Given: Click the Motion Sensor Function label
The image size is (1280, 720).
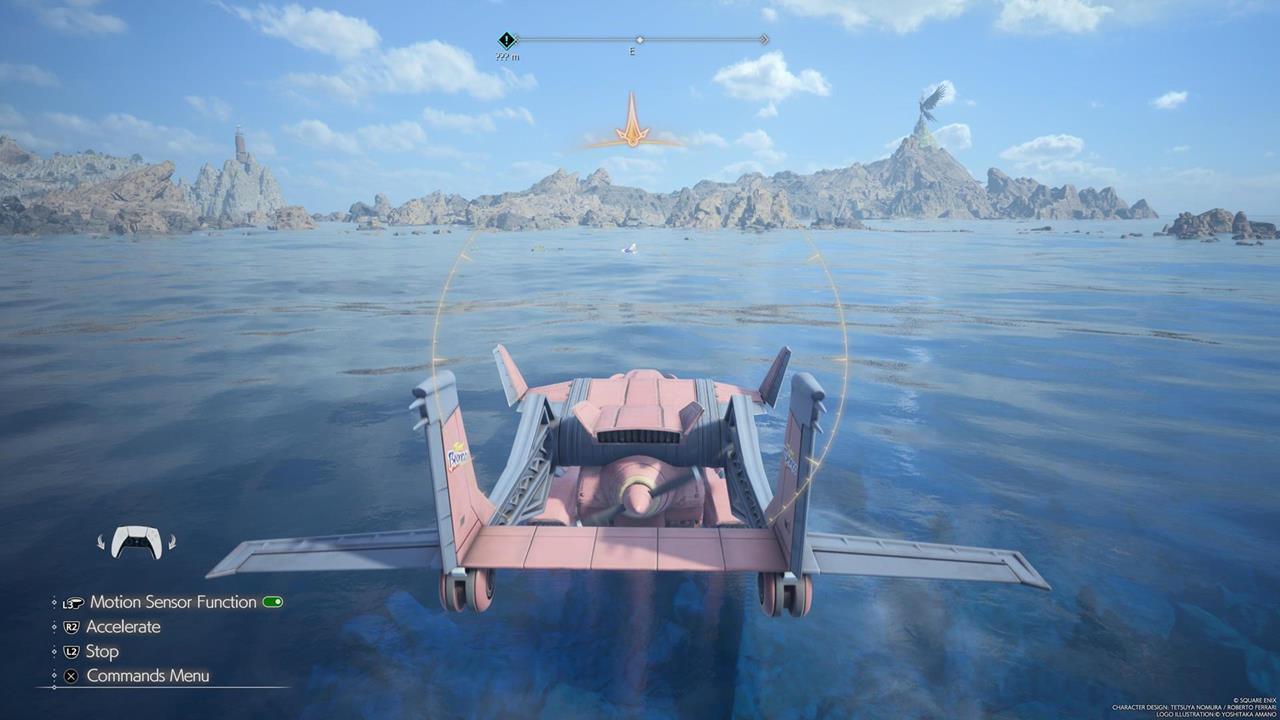Looking at the screenshot, I should pyautogui.click(x=172, y=602).
